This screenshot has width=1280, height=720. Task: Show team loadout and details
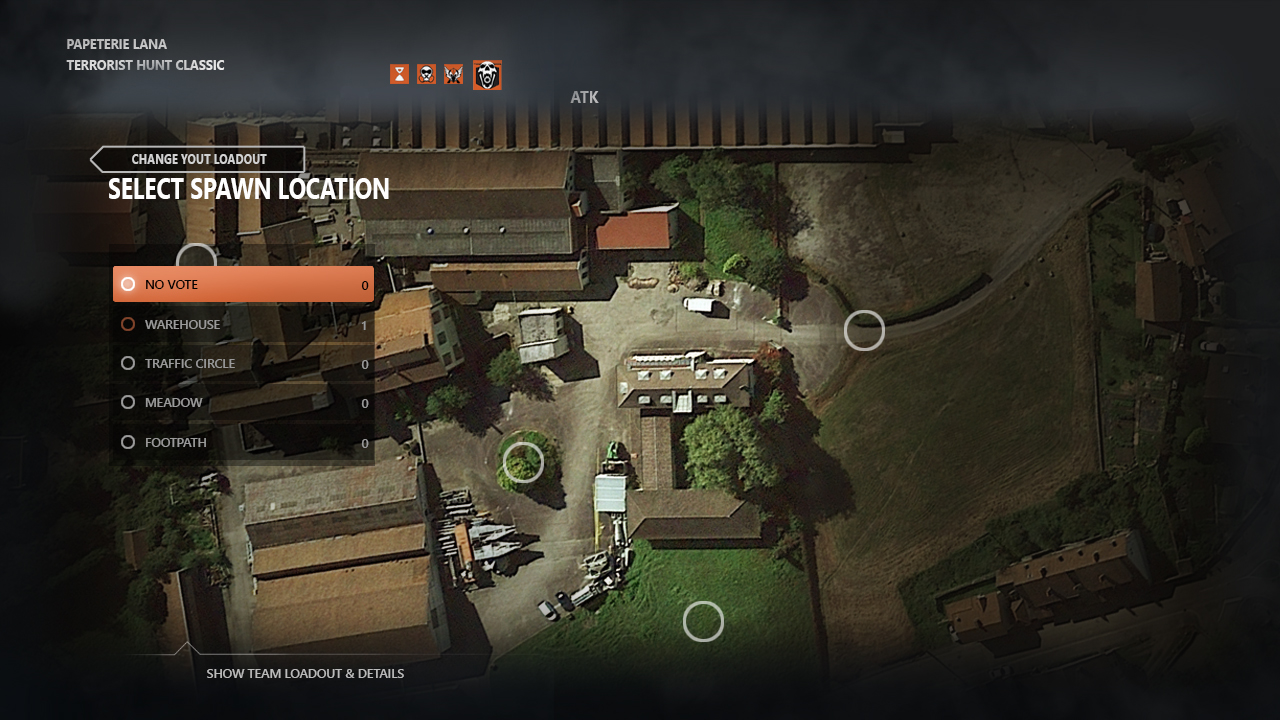pos(304,673)
